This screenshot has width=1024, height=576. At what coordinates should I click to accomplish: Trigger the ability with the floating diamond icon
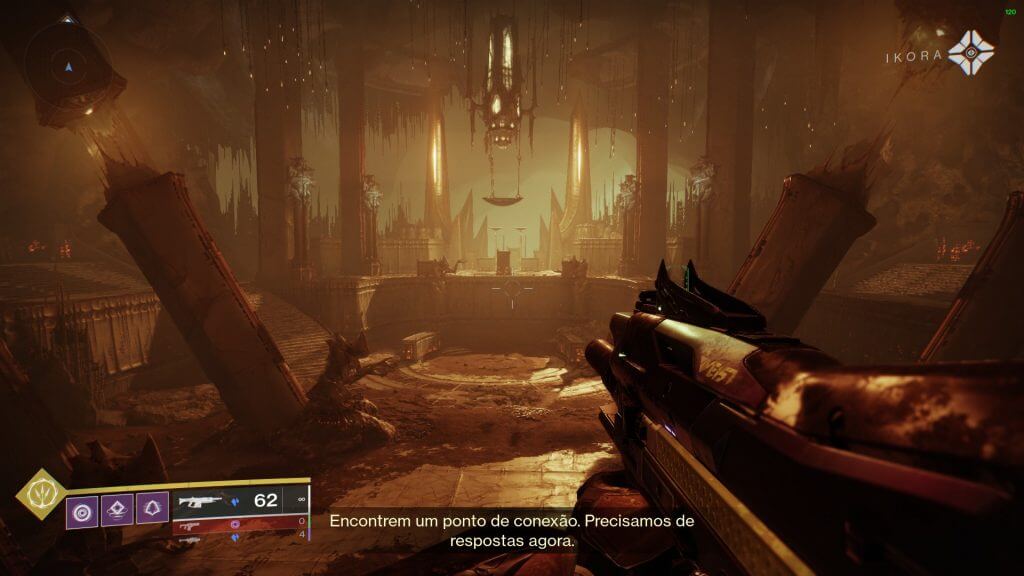click(118, 512)
